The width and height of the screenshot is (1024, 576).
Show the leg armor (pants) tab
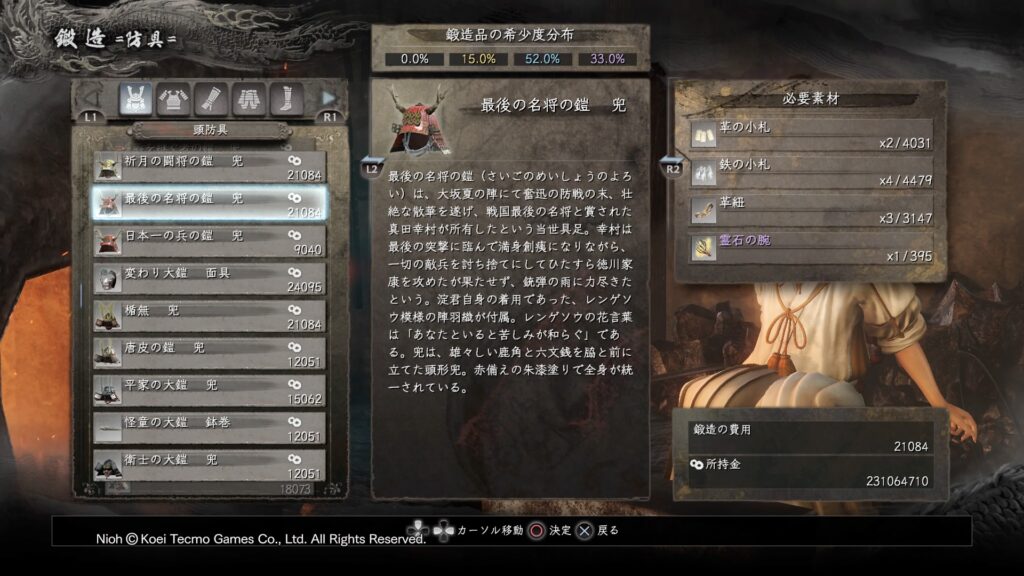point(249,99)
